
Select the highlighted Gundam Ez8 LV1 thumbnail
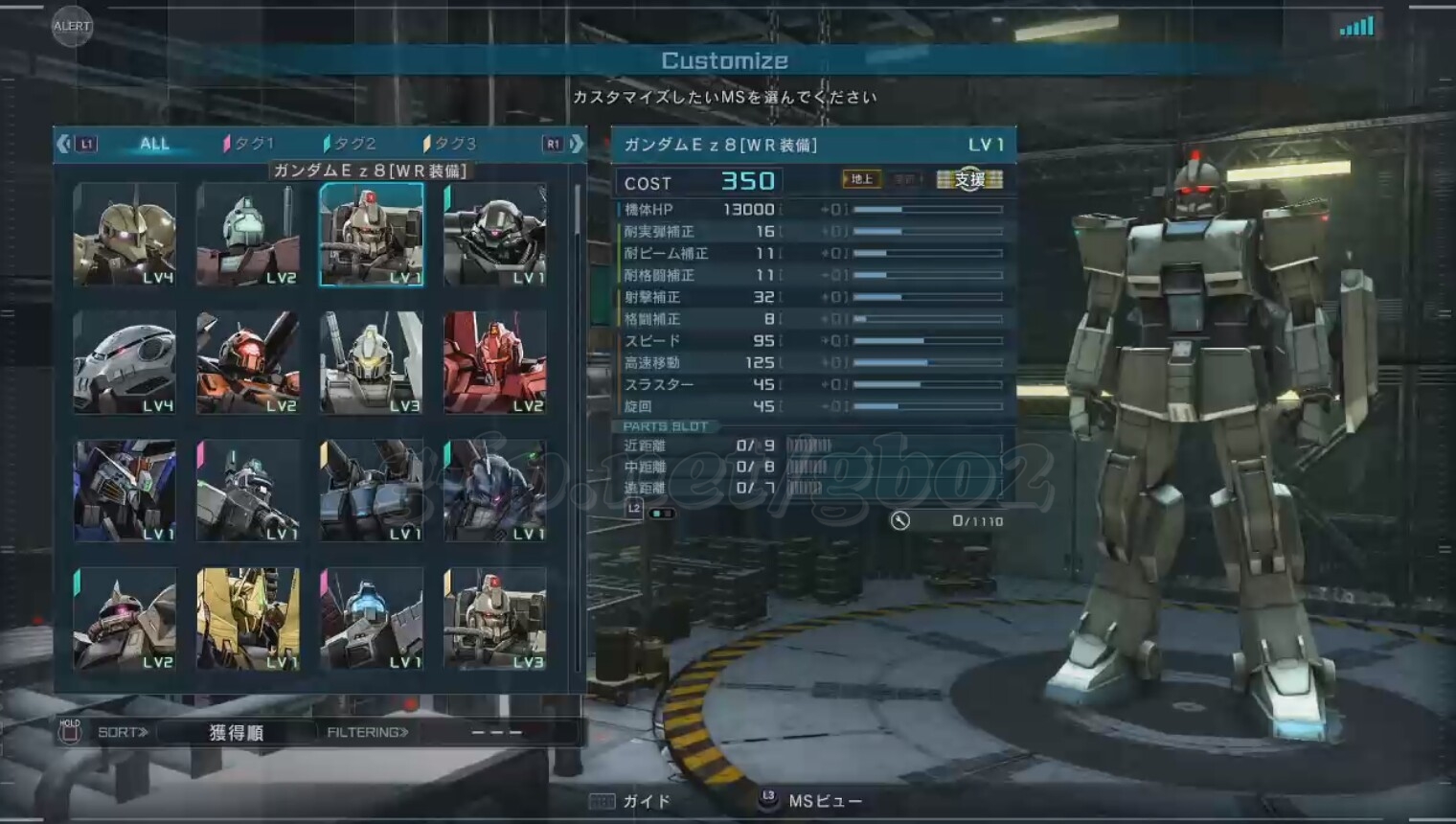372,235
